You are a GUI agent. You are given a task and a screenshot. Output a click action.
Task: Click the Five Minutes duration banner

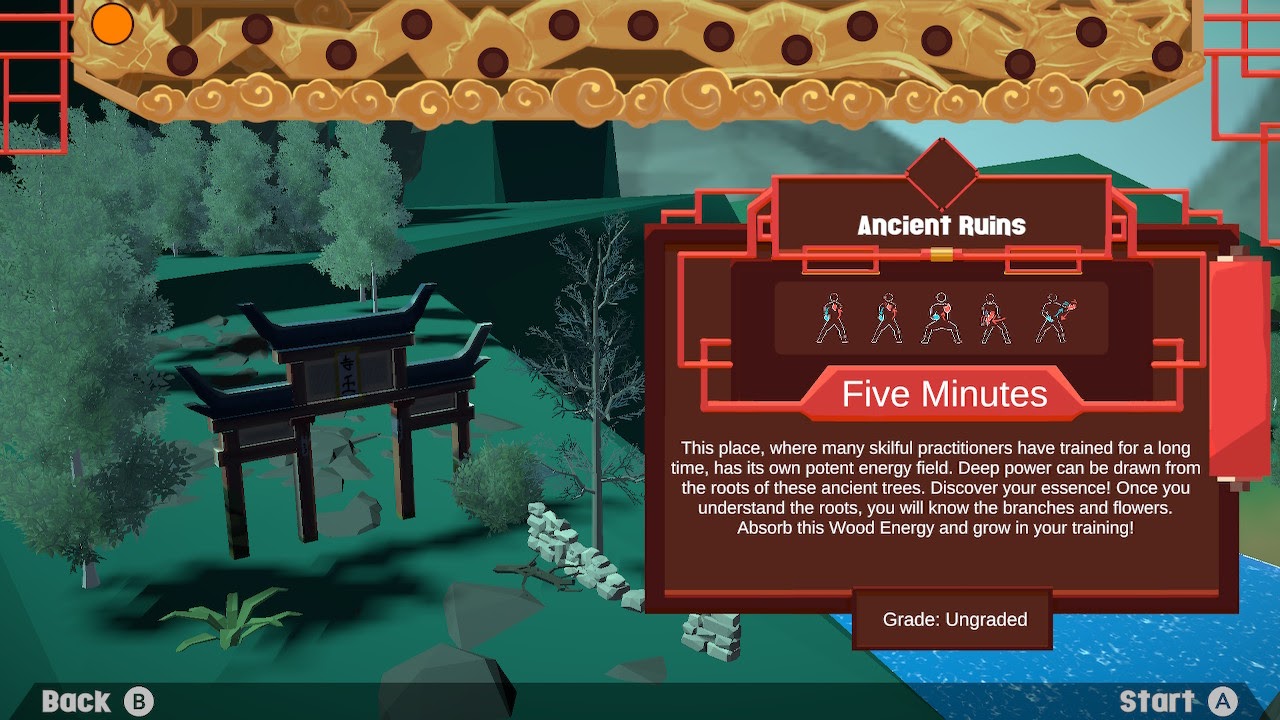pos(944,394)
